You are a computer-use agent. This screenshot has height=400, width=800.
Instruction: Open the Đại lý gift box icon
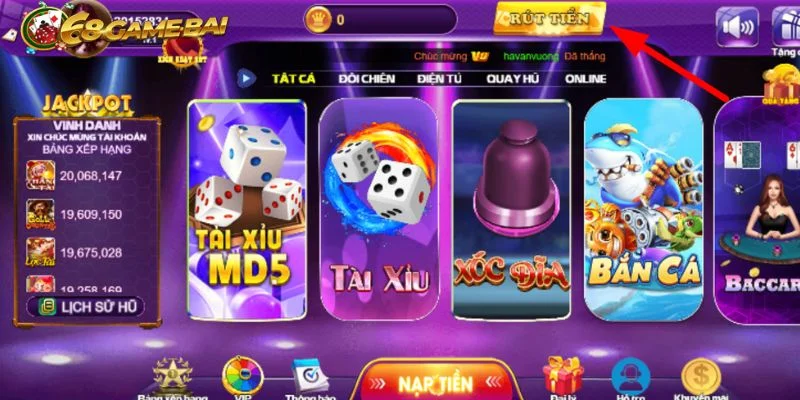coord(563,378)
